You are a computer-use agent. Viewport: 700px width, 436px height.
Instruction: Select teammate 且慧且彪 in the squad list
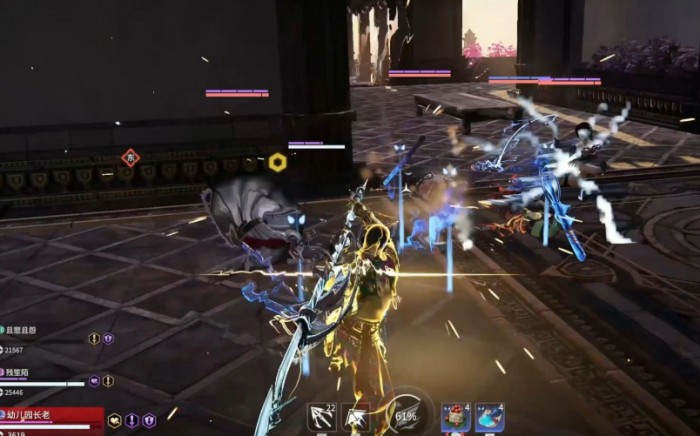tap(22, 329)
